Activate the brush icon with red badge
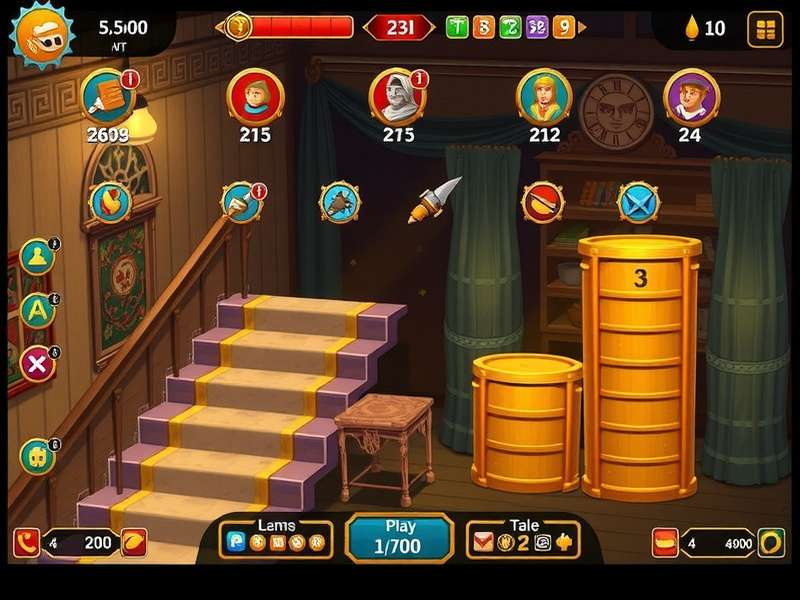 pyautogui.click(x=241, y=203)
